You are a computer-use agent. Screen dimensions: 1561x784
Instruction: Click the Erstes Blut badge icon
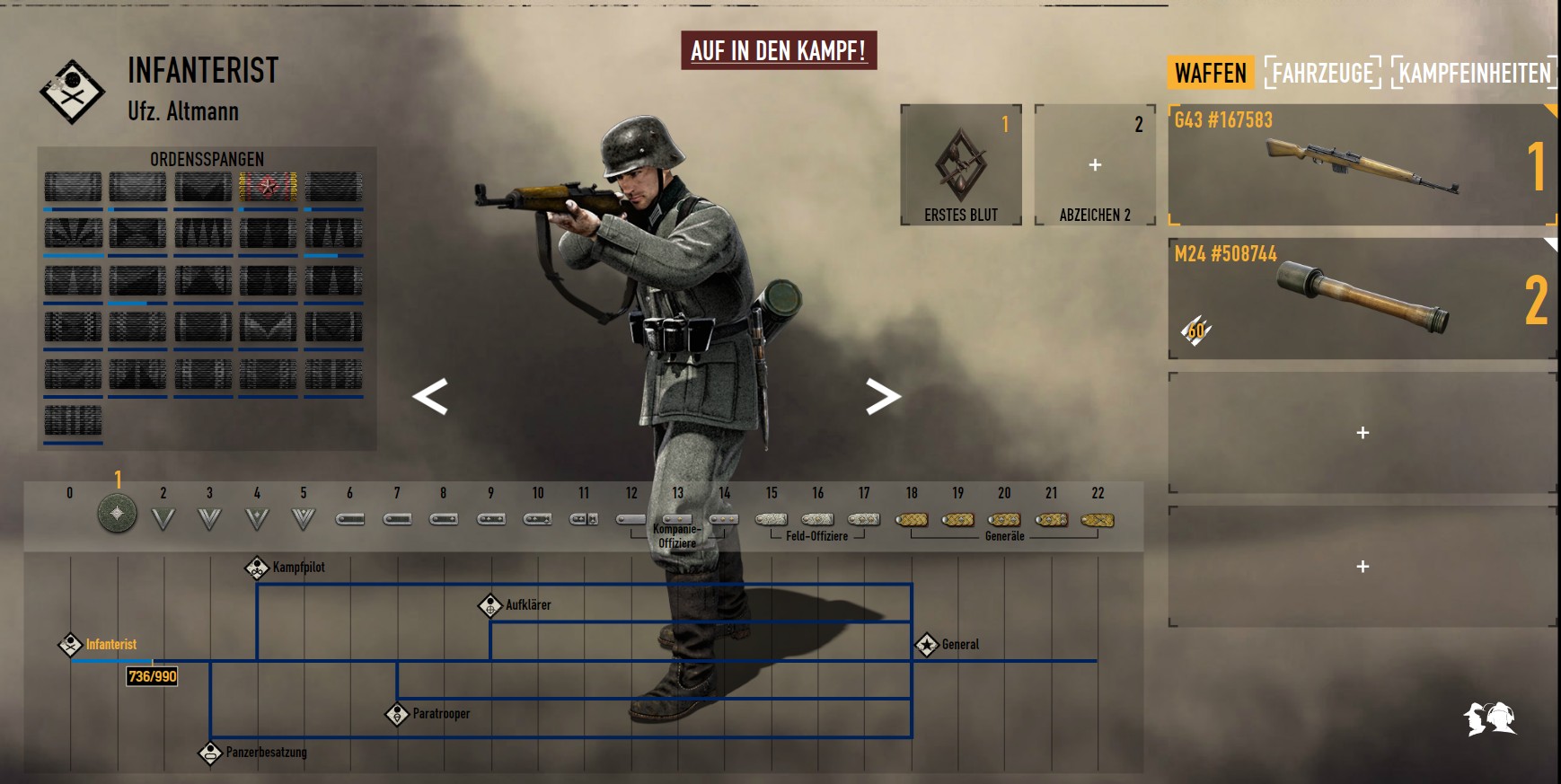[x=959, y=162]
